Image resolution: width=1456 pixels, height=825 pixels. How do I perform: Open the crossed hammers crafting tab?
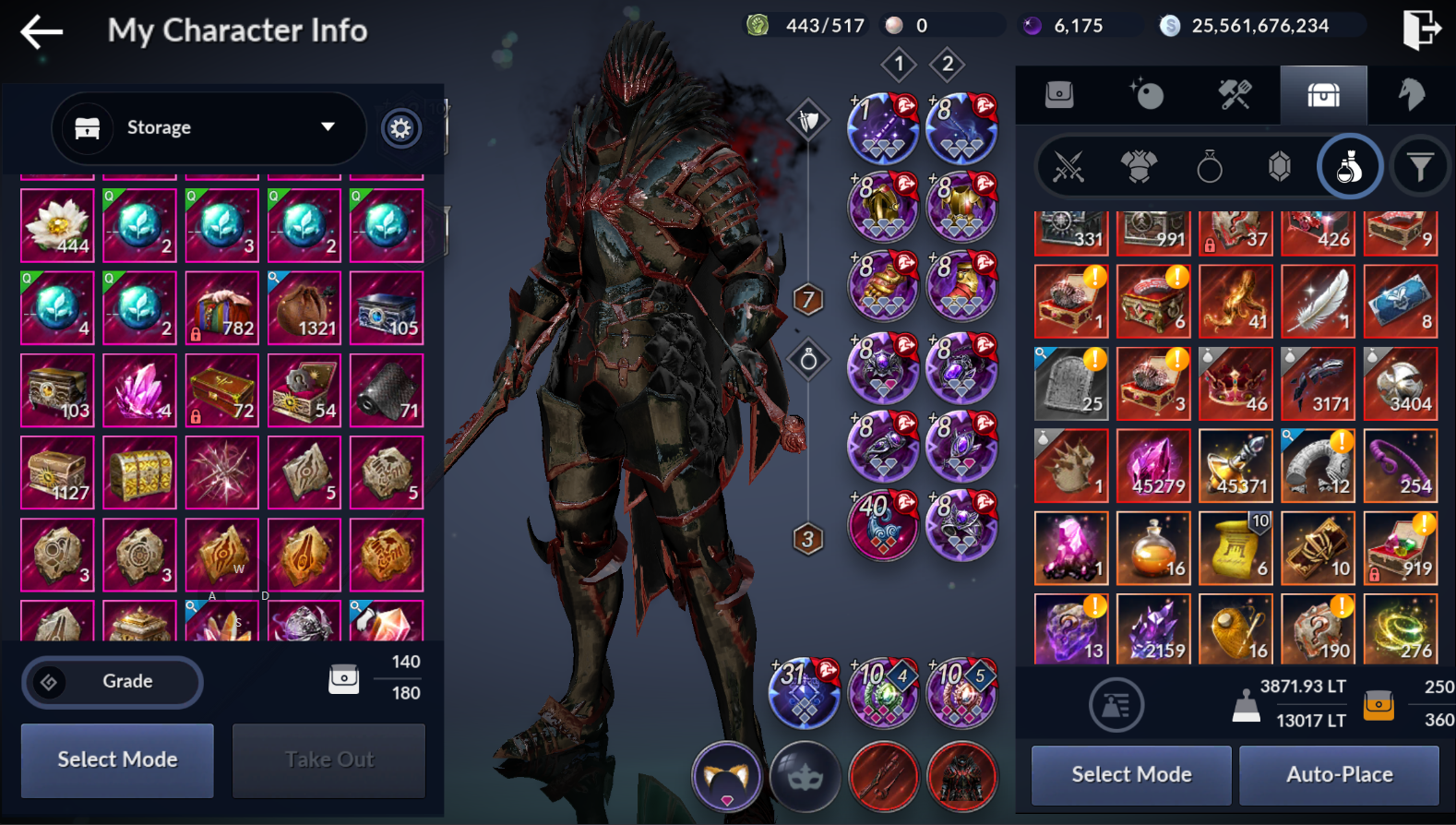click(1235, 94)
